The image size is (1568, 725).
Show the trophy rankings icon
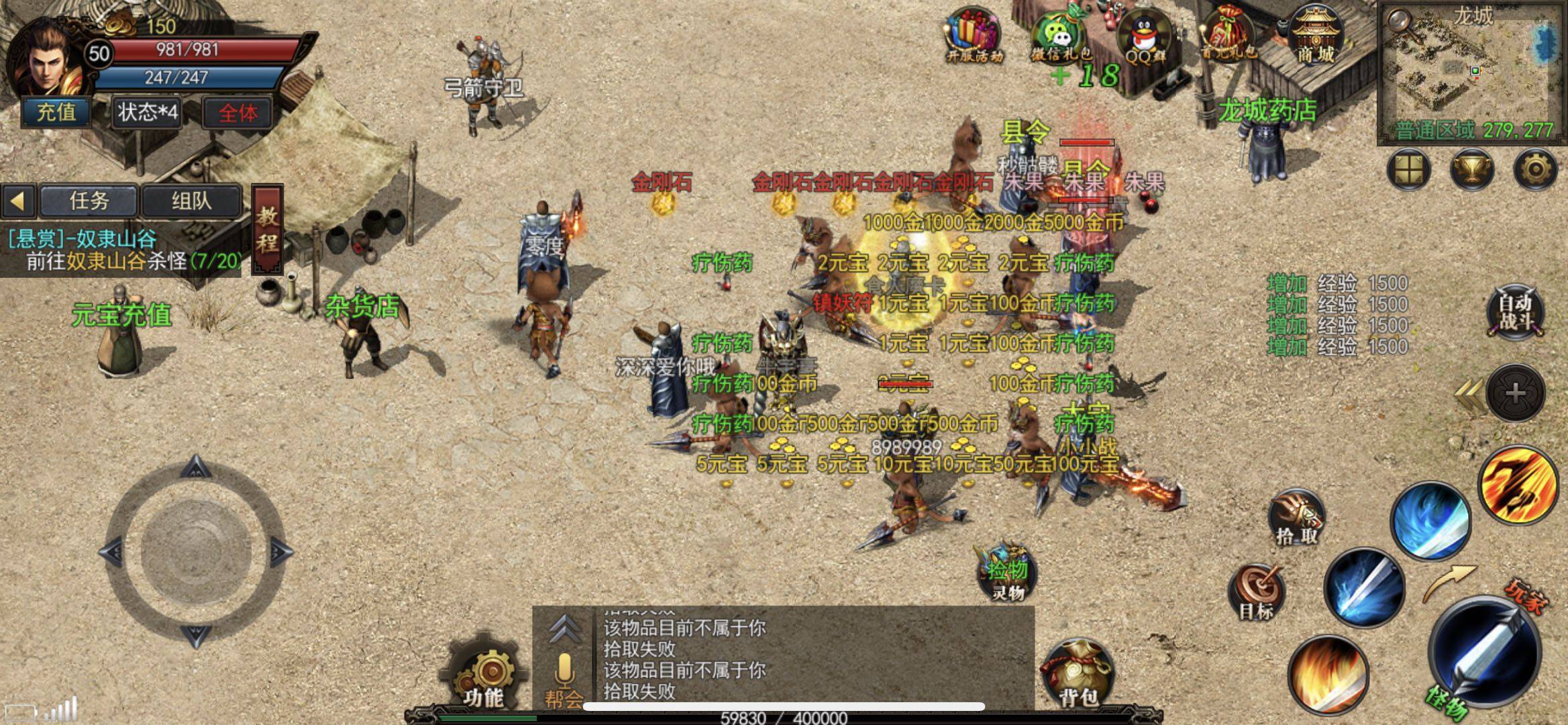(x=1471, y=168)
